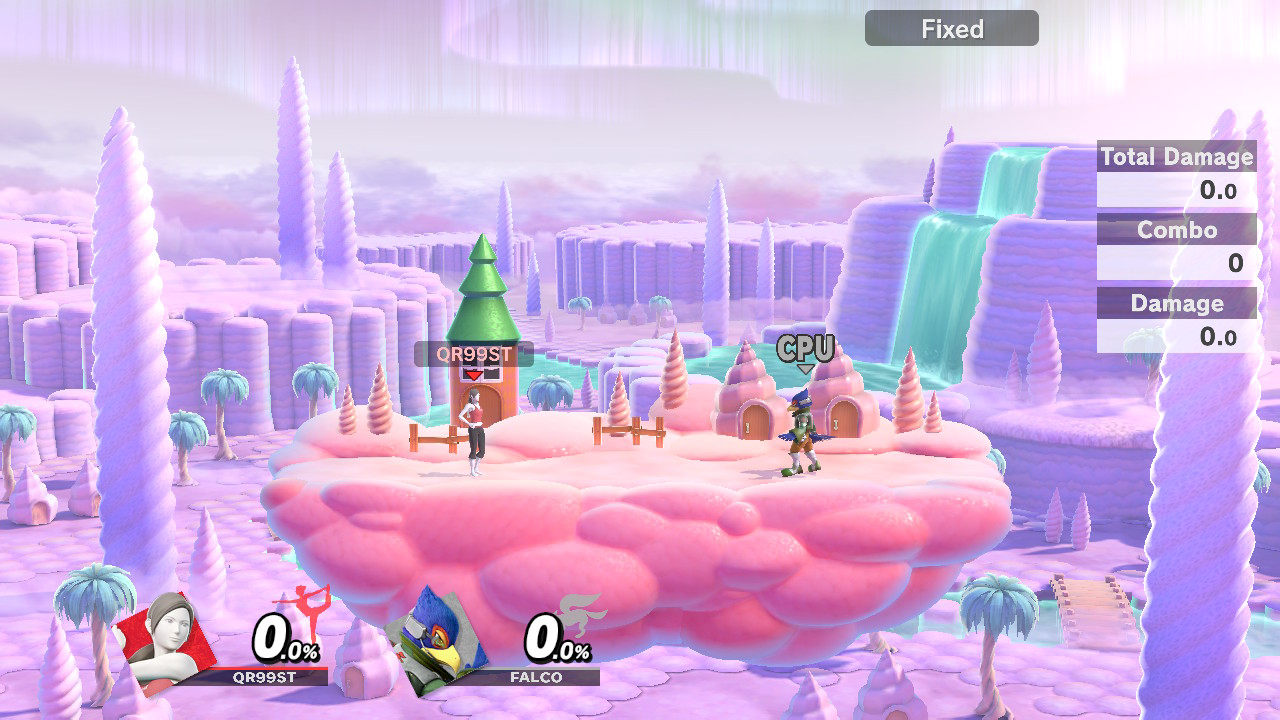Switch to the Combo counter panel
Viewport: 1280px width, 720px height.
tap(1176, 230)
